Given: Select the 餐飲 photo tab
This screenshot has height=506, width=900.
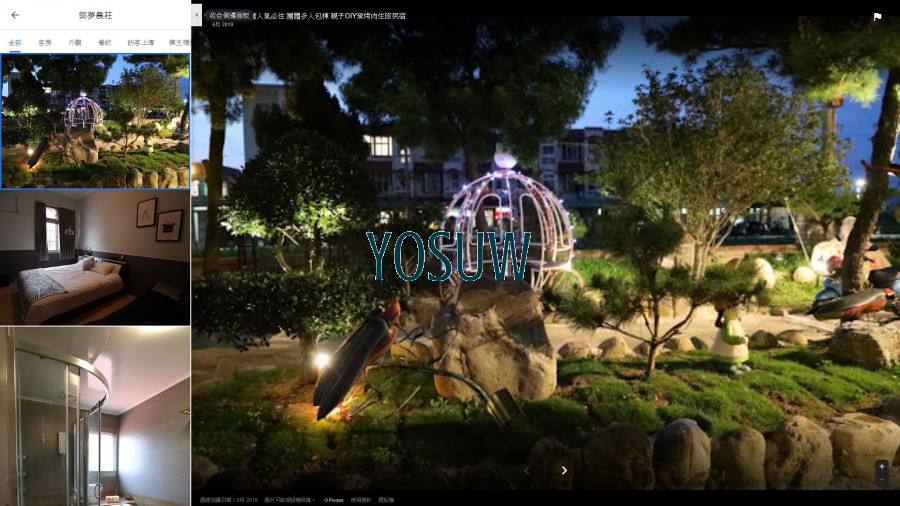Looking at the screenshot, I should tap(105, 43).
